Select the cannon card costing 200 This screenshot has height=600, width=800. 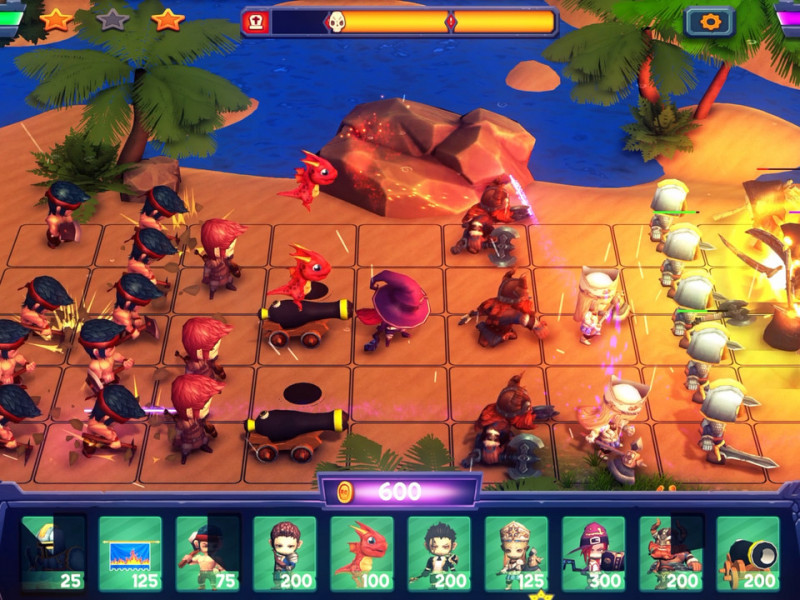[747, 553]
